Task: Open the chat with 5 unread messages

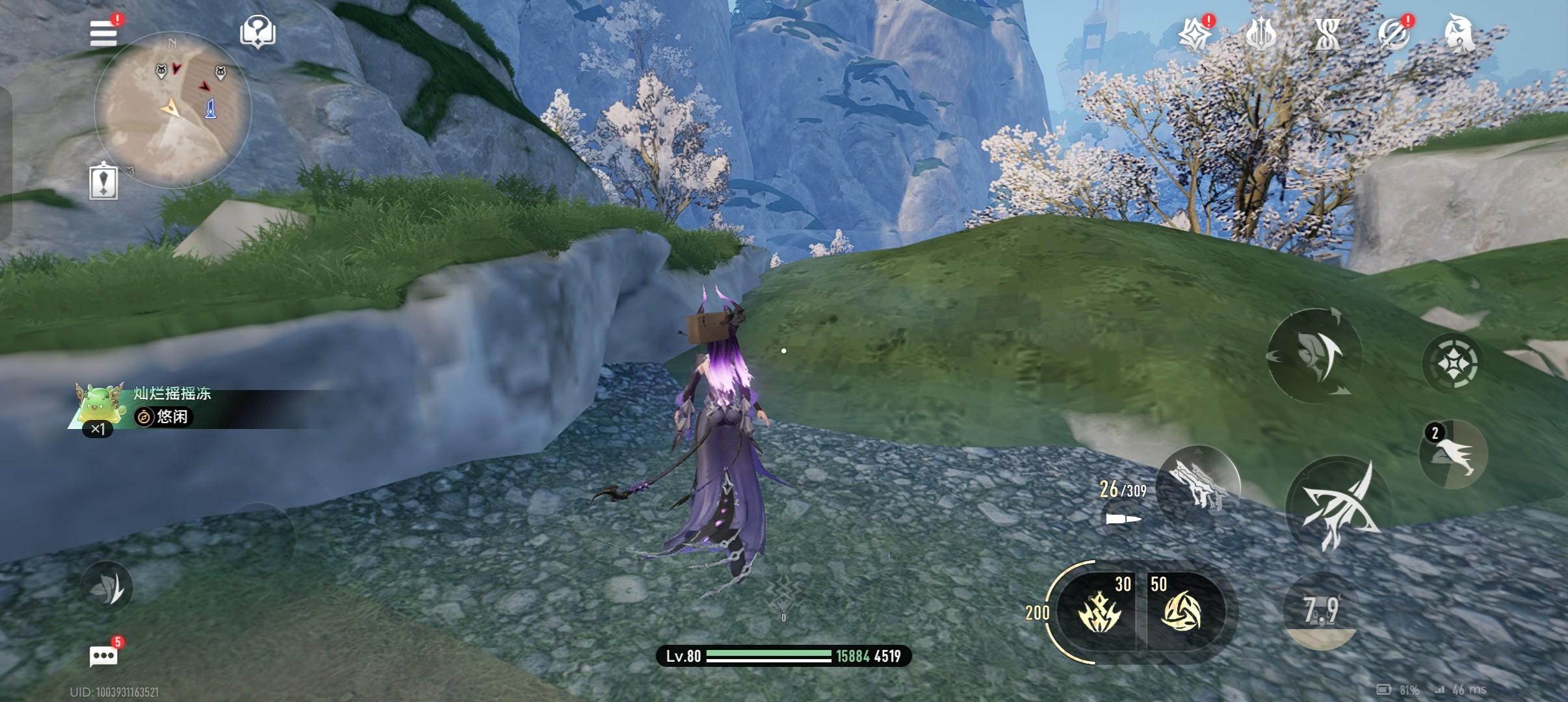Action: pyautogui.click(x=104, y=656)
